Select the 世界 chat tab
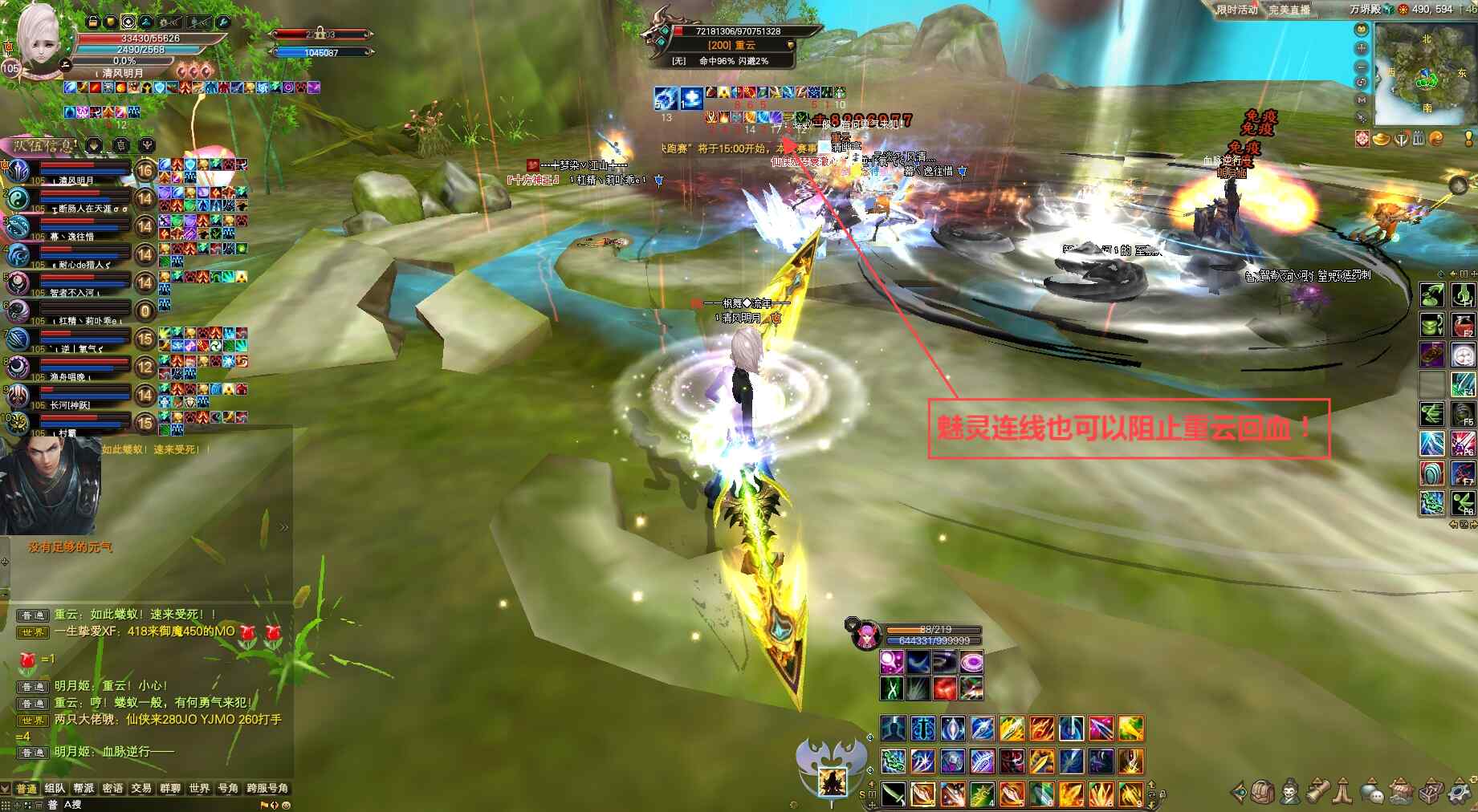The width and height of the screenshot is (1478, 812). [x=199, y=788]
